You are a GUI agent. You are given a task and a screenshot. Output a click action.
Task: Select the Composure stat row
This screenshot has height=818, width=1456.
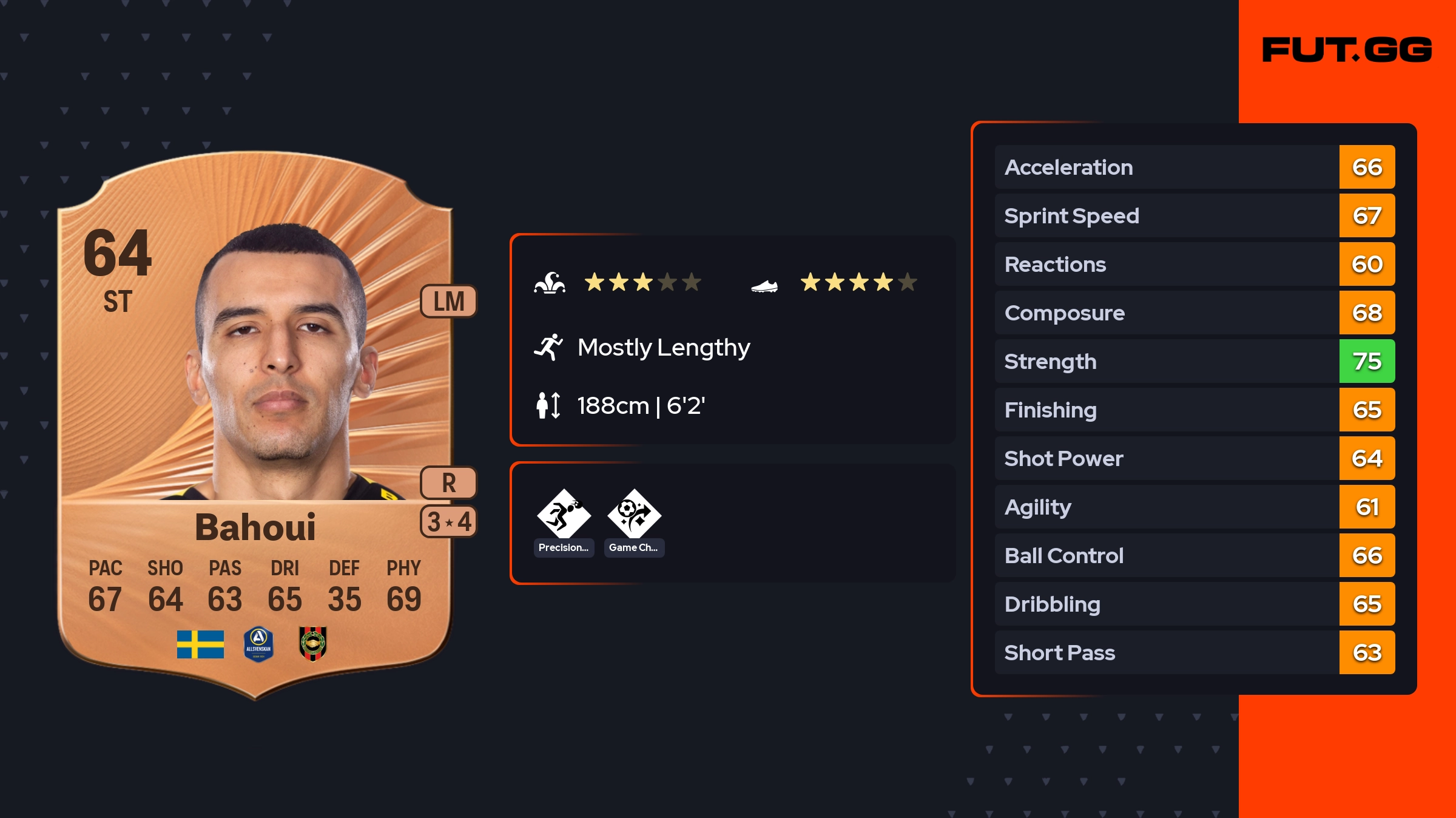click(1194, 313)
